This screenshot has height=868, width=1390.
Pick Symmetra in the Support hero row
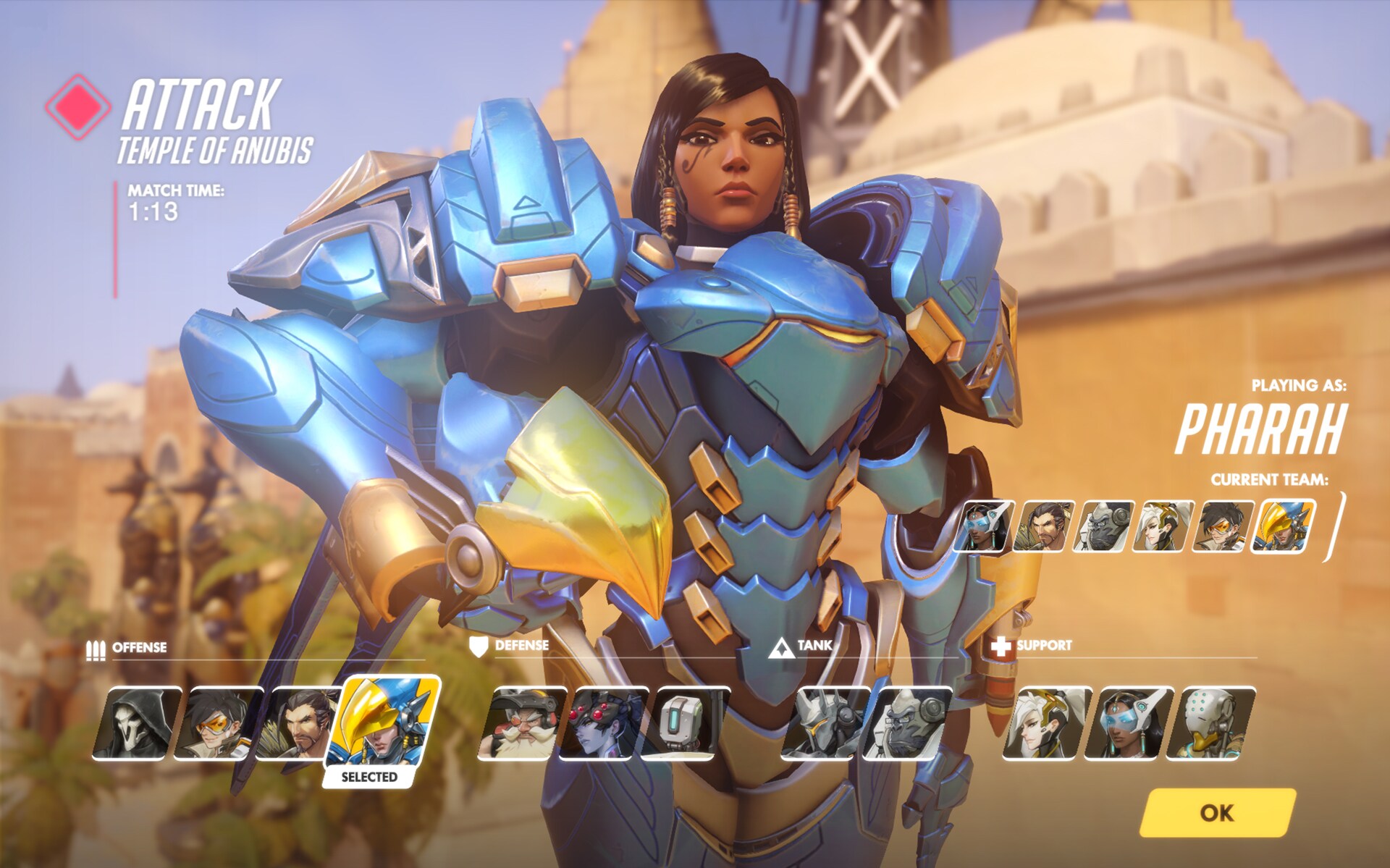coord(1129,722)
